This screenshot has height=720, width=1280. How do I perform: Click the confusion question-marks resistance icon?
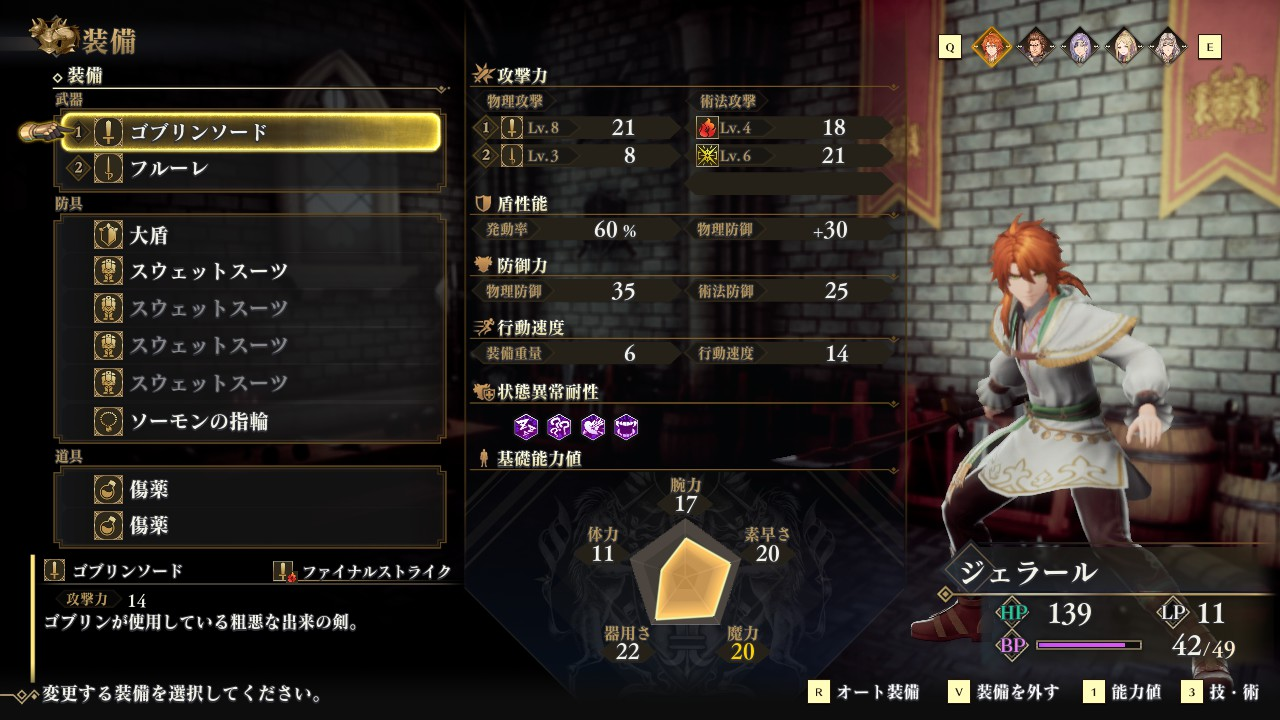pyautogui.click(x=559, y=427)
